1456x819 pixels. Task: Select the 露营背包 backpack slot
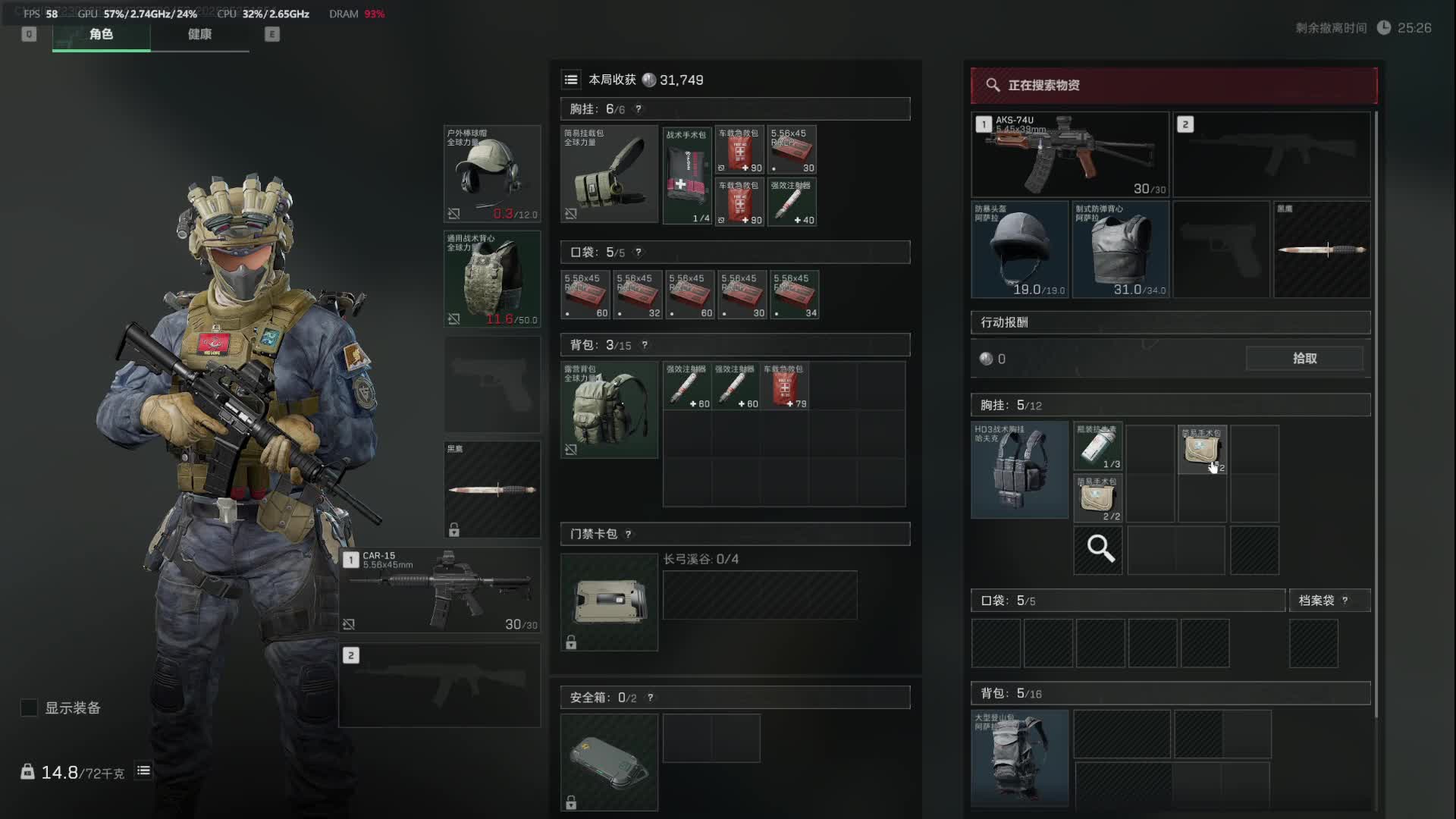609,409
